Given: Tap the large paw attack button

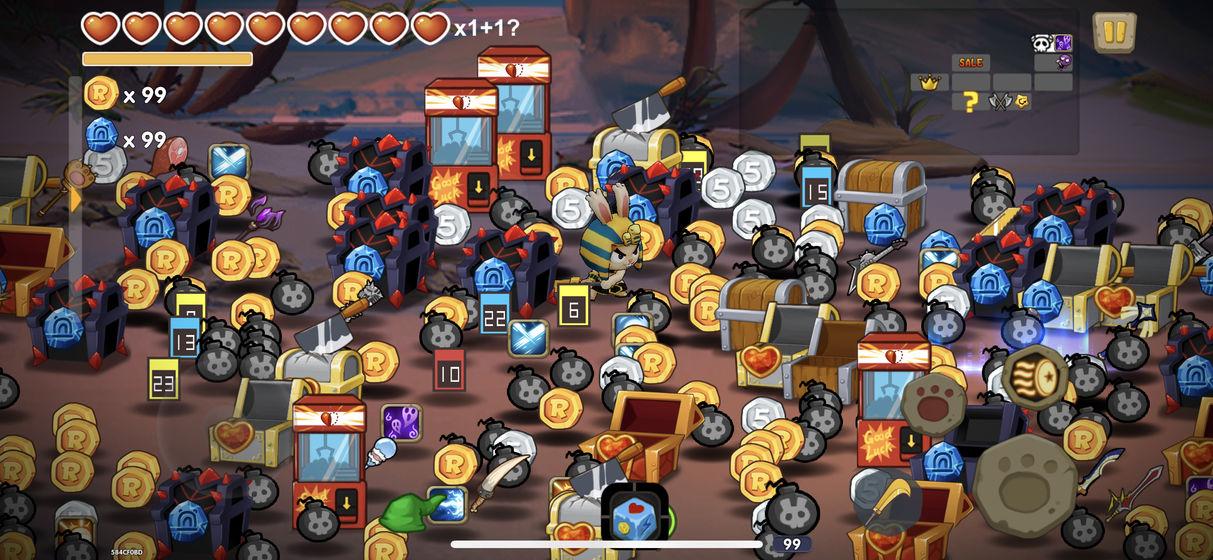Looking at the screenshot, I should [1024, 484].
